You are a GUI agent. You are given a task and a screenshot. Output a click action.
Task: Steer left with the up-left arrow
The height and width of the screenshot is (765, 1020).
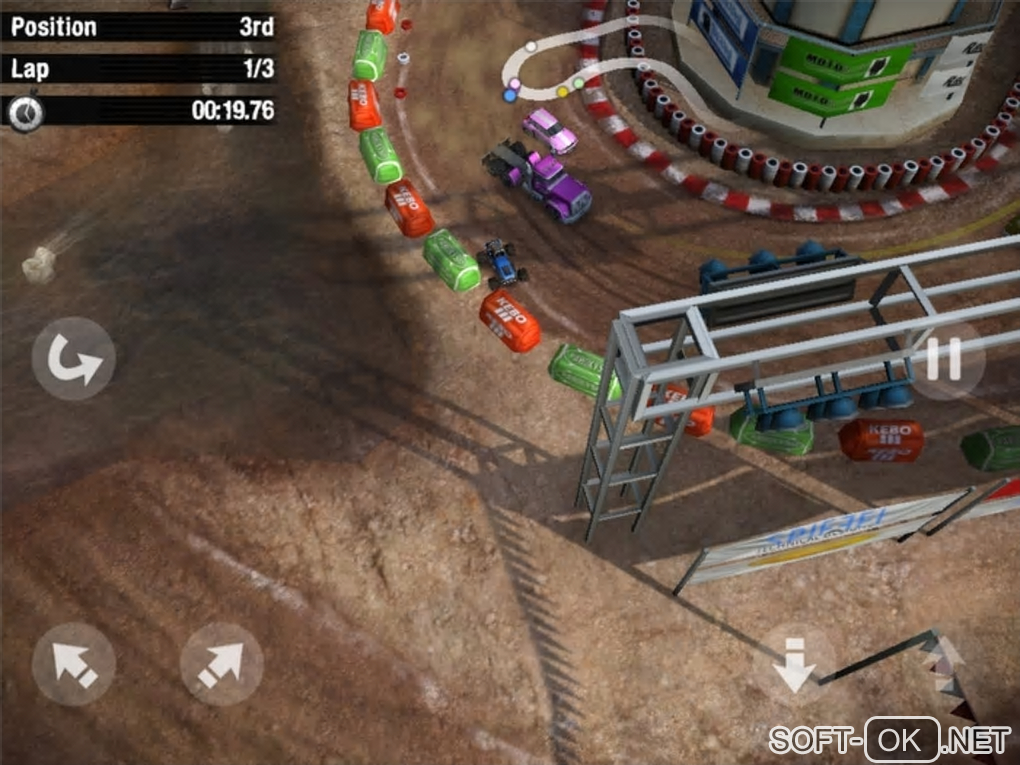[73, 664]
